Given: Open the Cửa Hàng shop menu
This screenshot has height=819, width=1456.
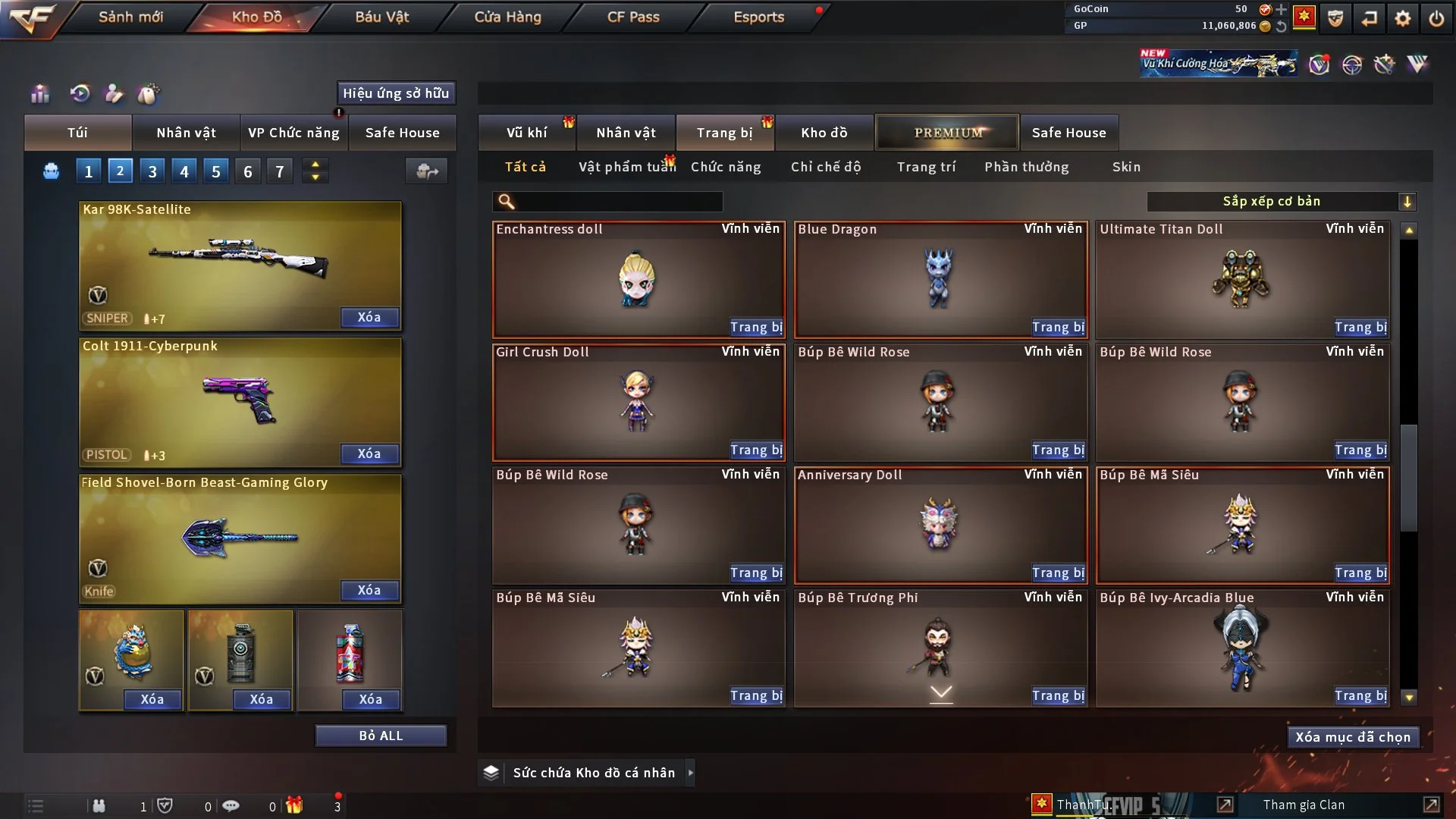Looking at the screenshot, I should (507, 17).
